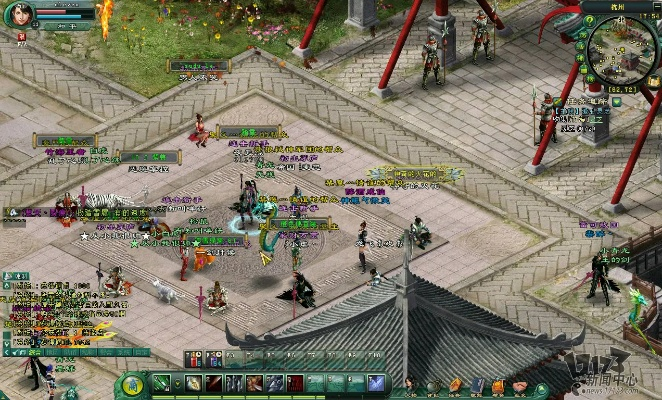Viewport: 662px width, 400px height.
Task: Minimize the minimap with the minus button
Action: pyautogui.click(x=655, y=8)
